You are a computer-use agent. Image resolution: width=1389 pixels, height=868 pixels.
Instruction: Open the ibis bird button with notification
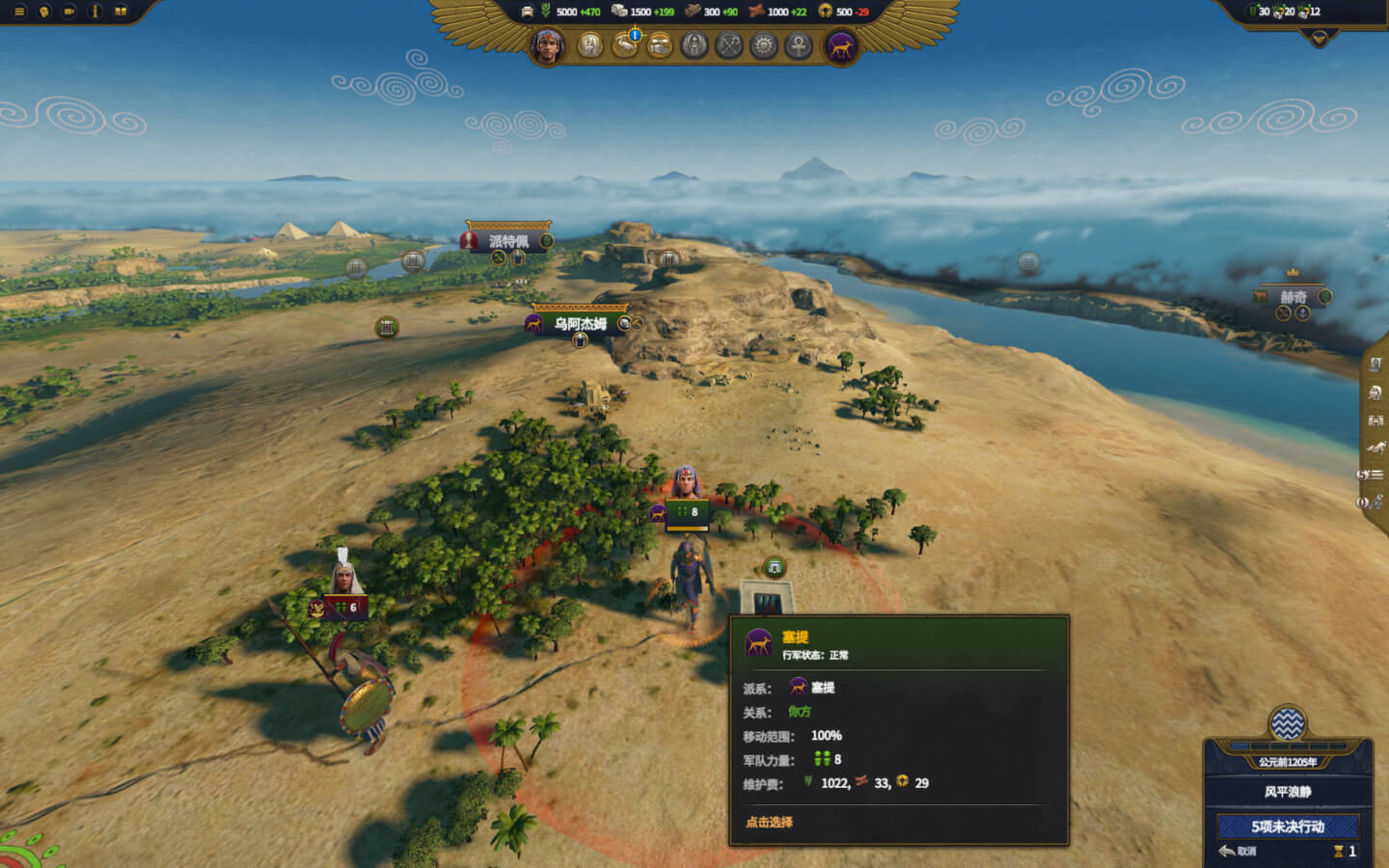click(625, 45)
